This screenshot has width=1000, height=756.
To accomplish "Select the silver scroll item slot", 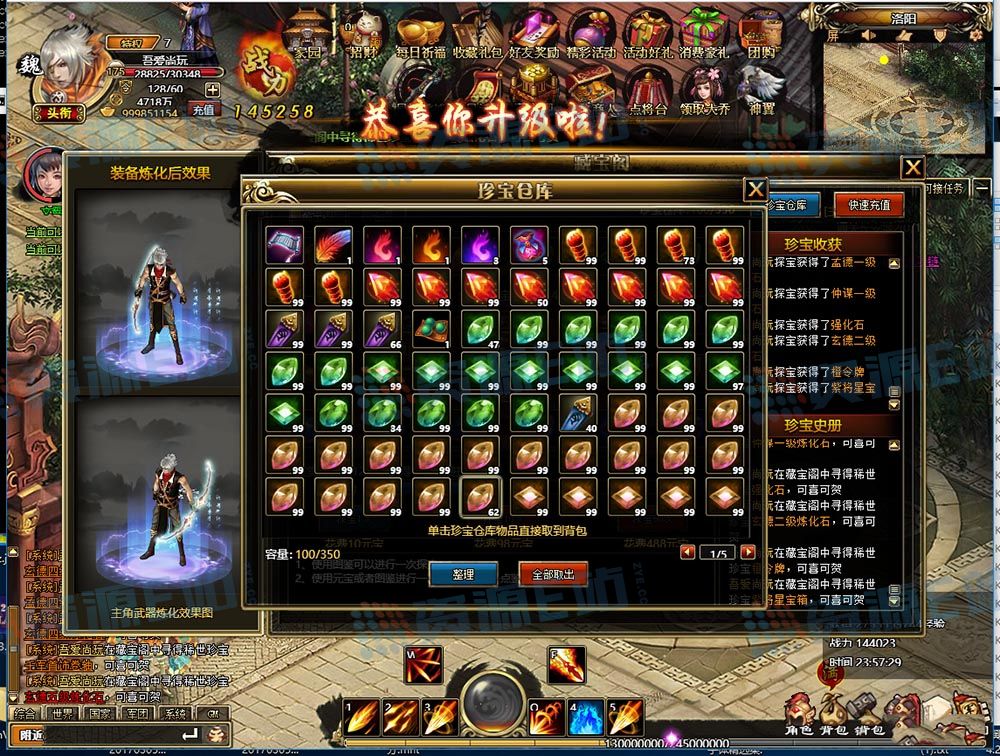I will tap(282, 245).
